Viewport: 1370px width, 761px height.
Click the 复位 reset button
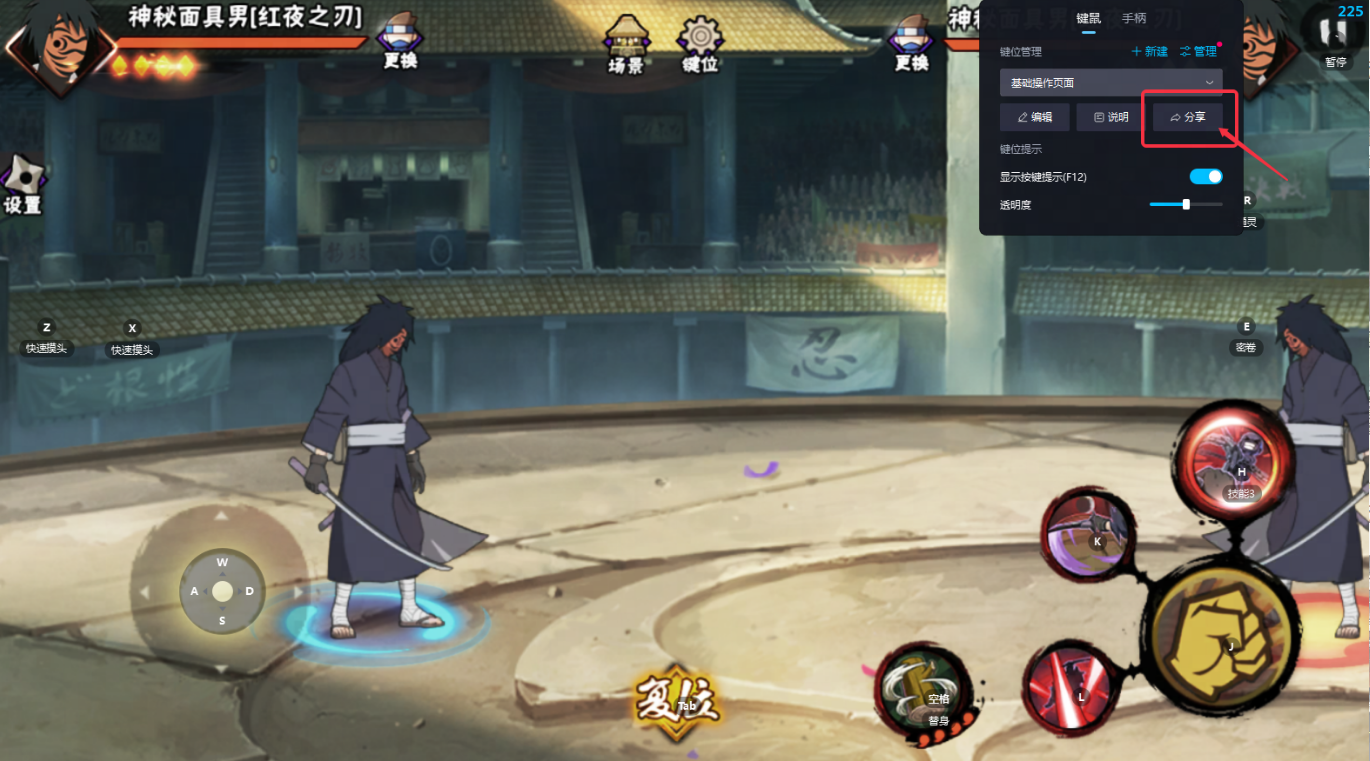tap(677, 702)
